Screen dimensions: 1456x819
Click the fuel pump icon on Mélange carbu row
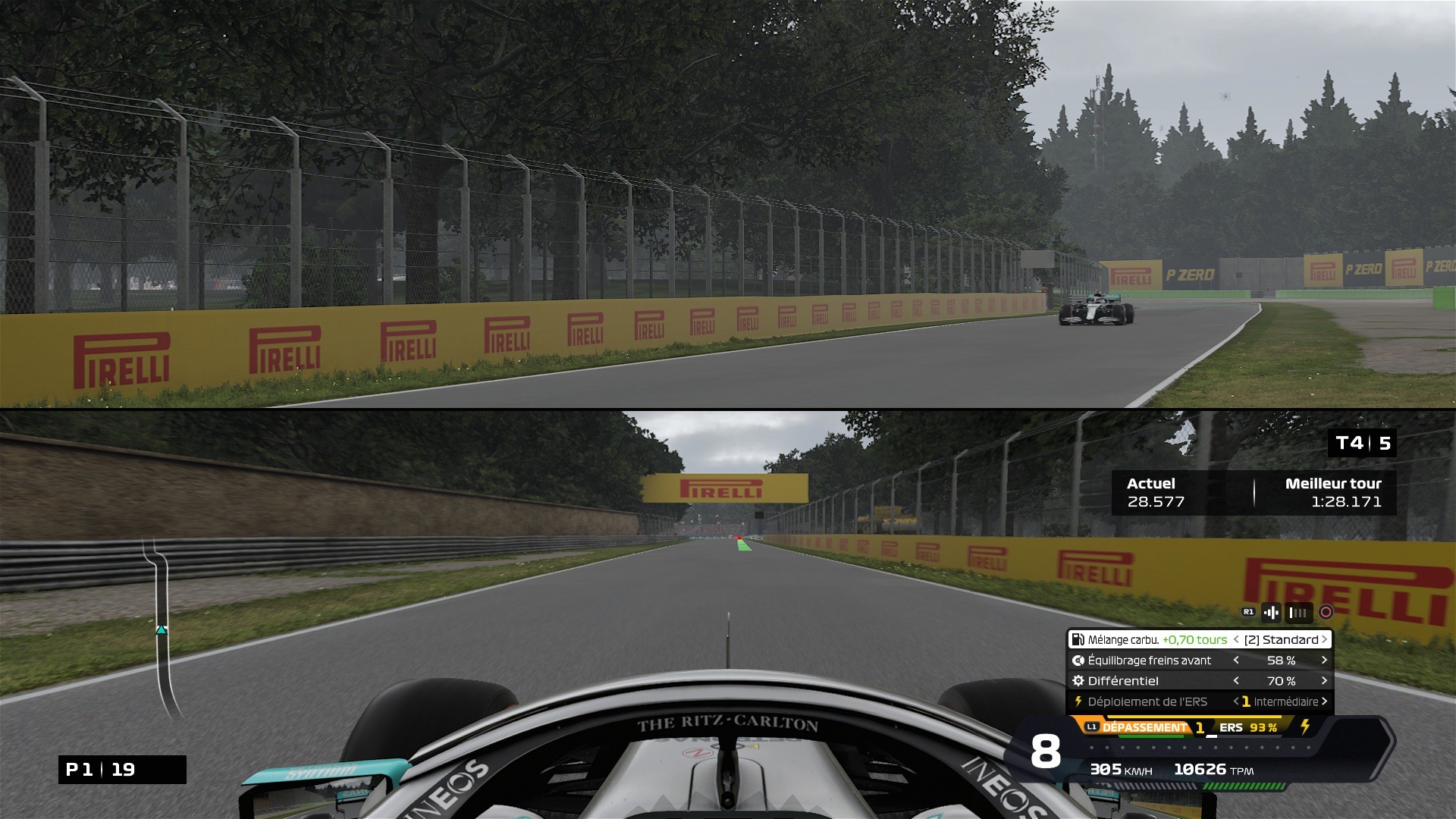(1078, 639)
